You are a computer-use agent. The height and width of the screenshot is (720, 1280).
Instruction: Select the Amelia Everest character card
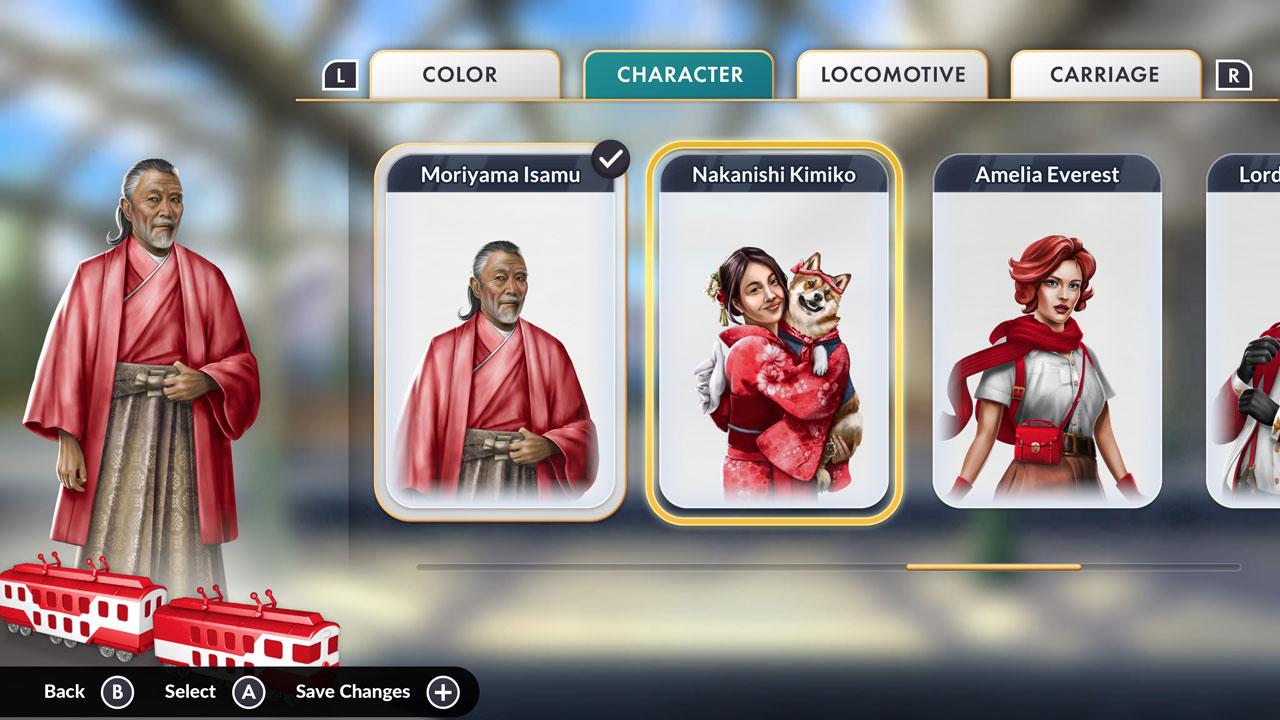point(1046,330)
